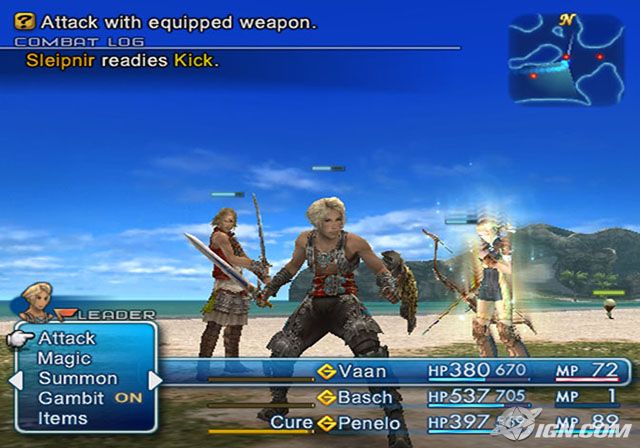Select Basch in the party list
This screenshot has width=640, height=448.
point(365,398)
